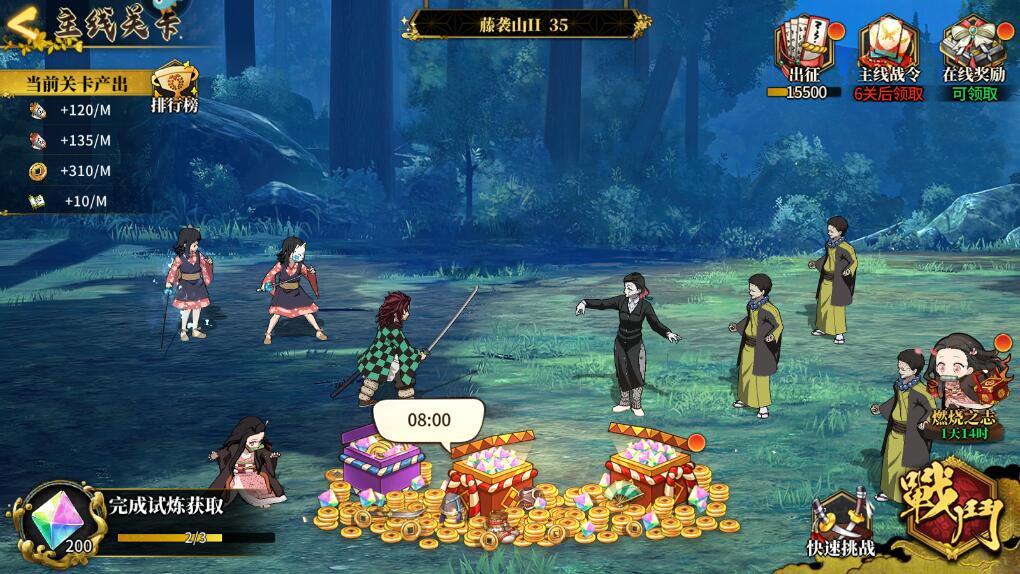Open the 排行榜 trophy ranking
The image size is (1020, 574).
[174, 86]
